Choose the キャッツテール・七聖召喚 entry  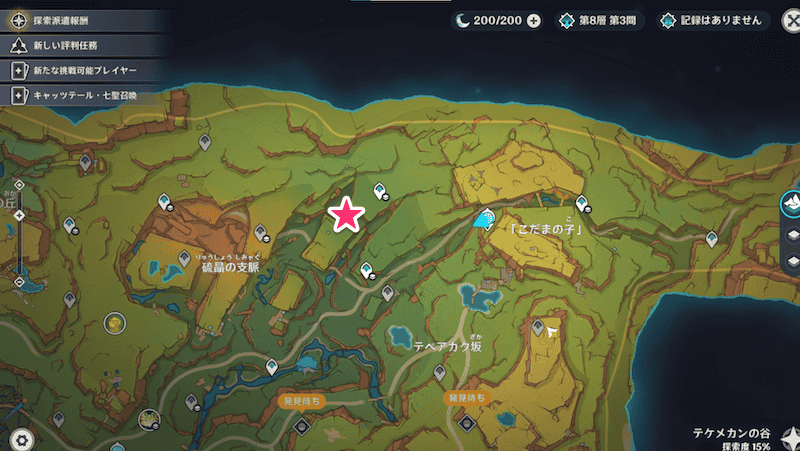(78, 96)
